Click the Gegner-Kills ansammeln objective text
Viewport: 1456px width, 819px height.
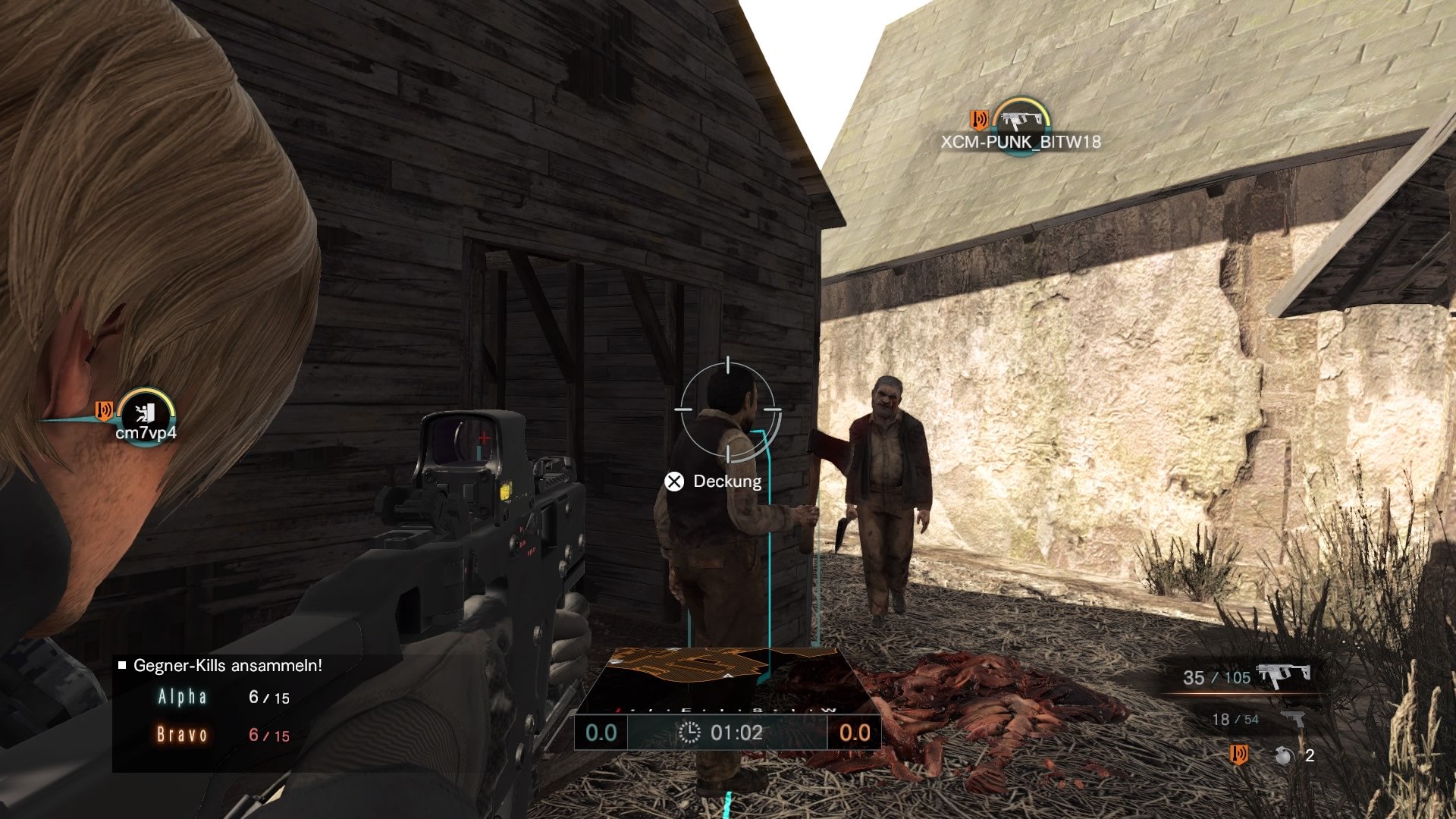click(x=227, y=666)
